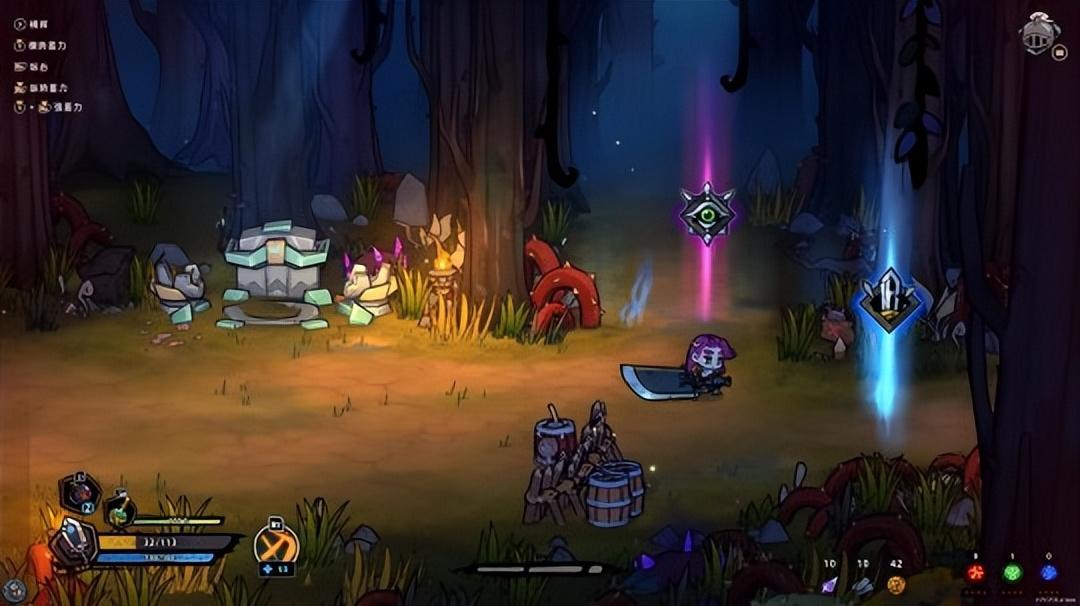Image resolution: width=1080 pixels, height=606 pixels.
Task: Select the dark bomb item slot
Action: 80,492
